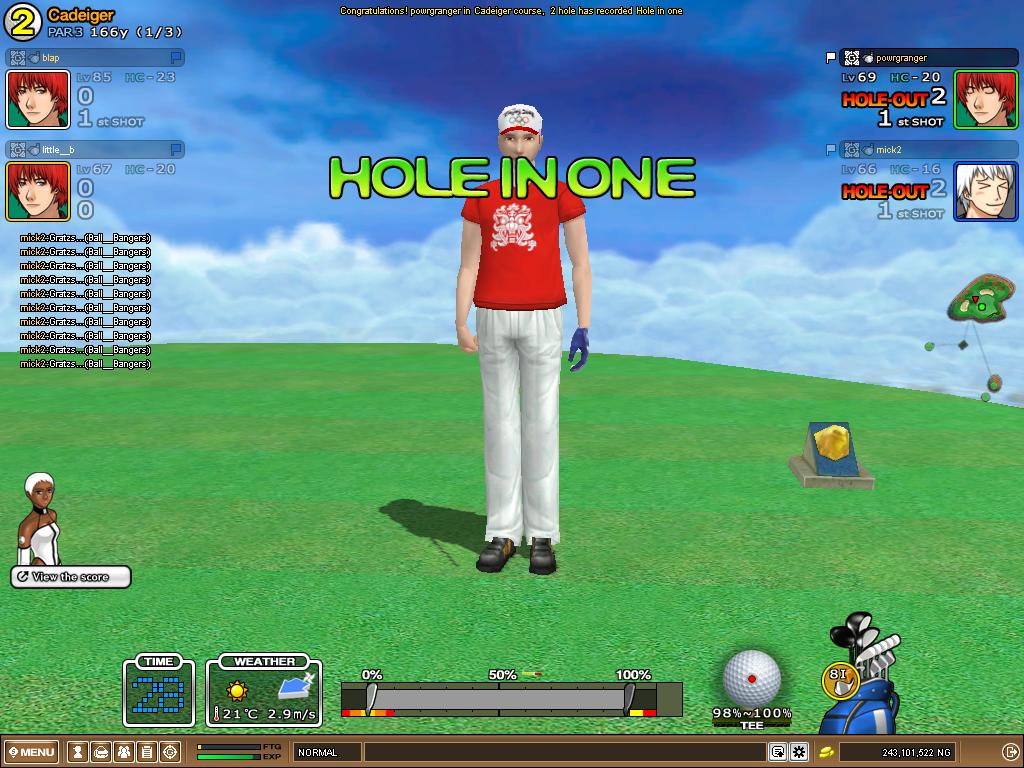Screen dimensions: 1024x768
Task: Click the golf ball impact point selector
Action: point(751,677)
